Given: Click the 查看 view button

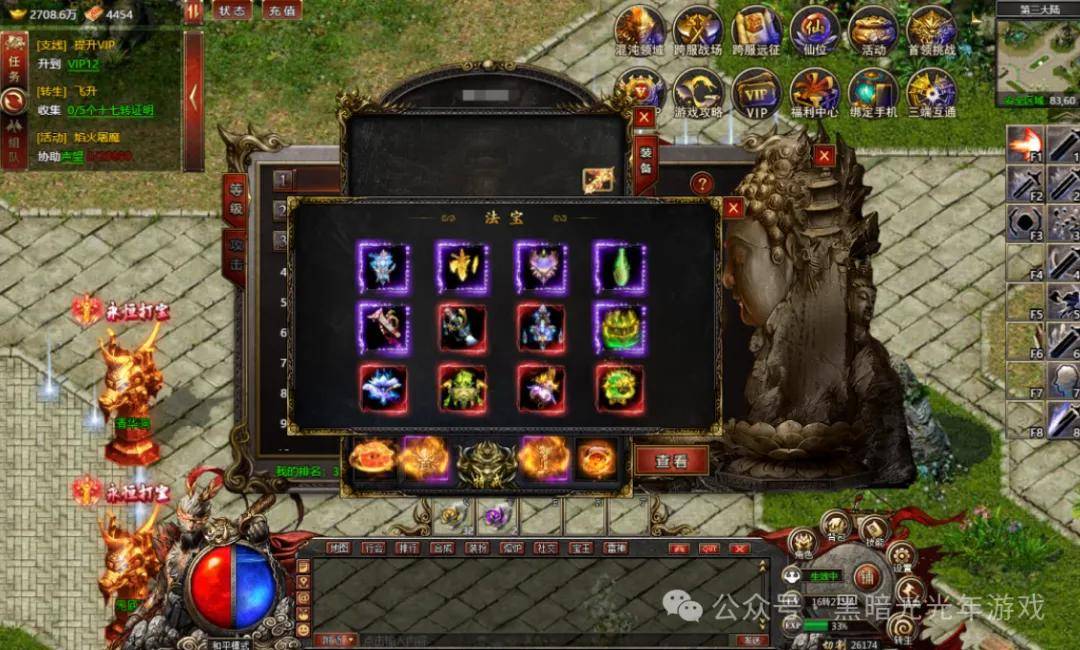Looking at the screenshot, I should tap(671, 461).
